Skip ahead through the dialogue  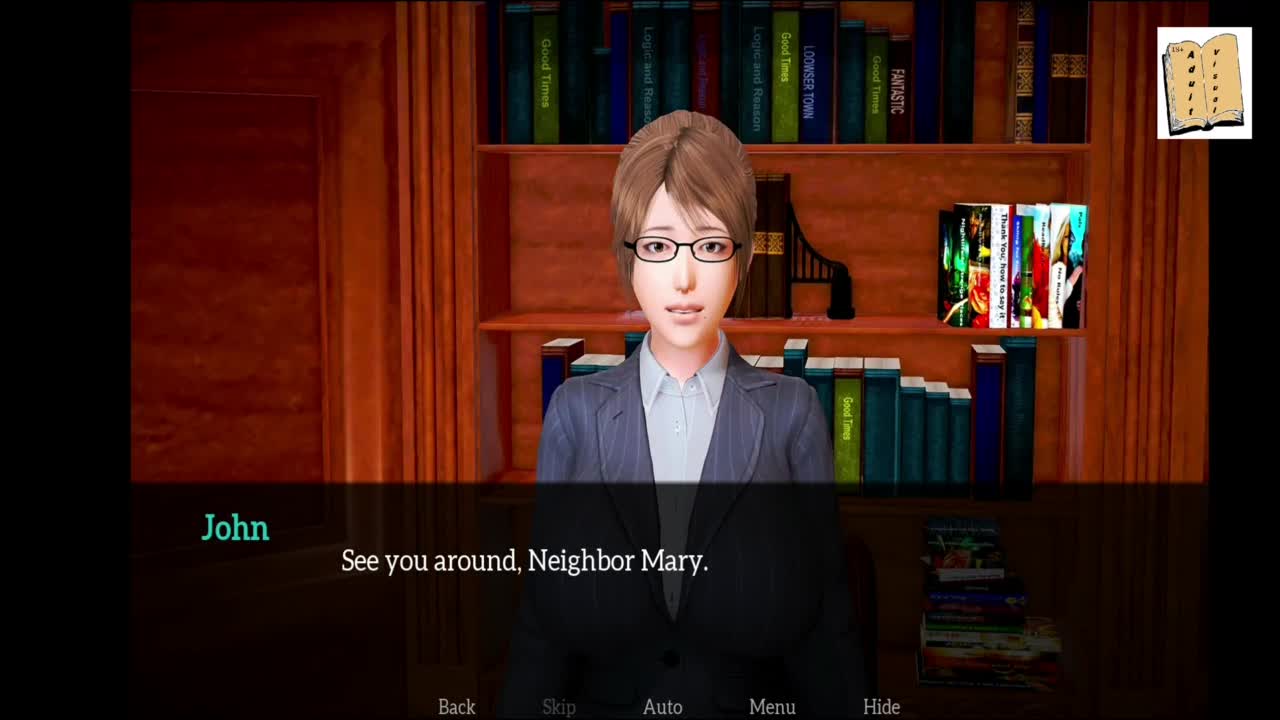[x=559, y=707]
